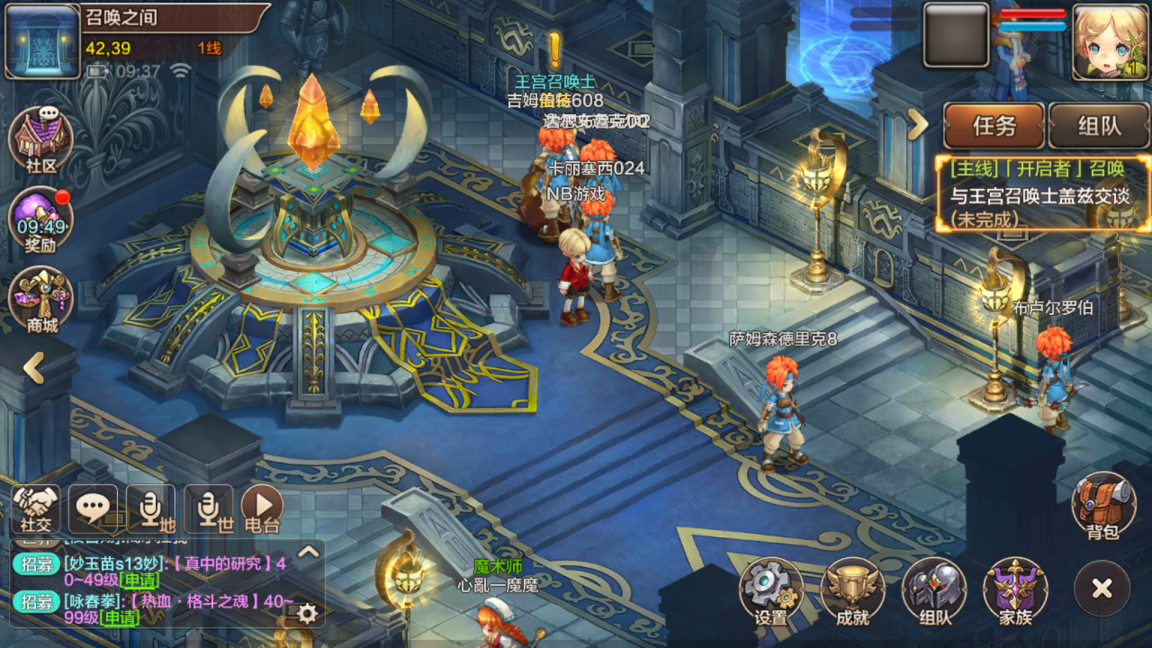Open the 背包 backpack
1152x648 pixels.
pyautogui.click(x=1103, y=505)
